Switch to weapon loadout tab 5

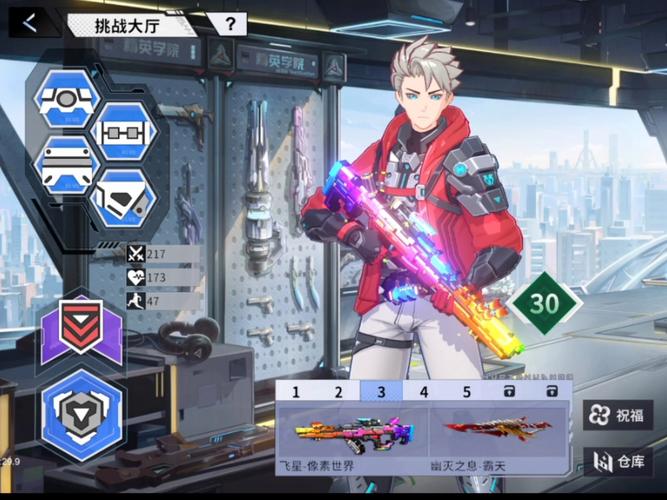pyautogui.click(x=466, y=393)
